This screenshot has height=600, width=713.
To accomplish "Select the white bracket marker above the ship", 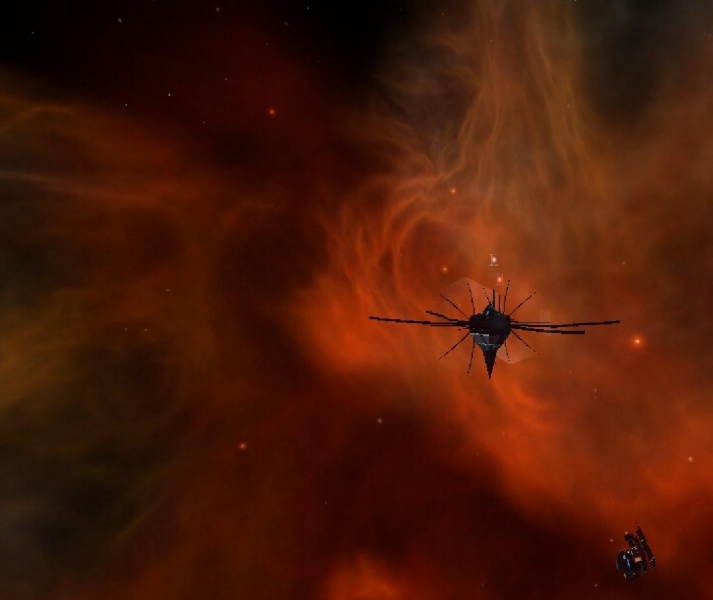I will click(x=493, y=260).
